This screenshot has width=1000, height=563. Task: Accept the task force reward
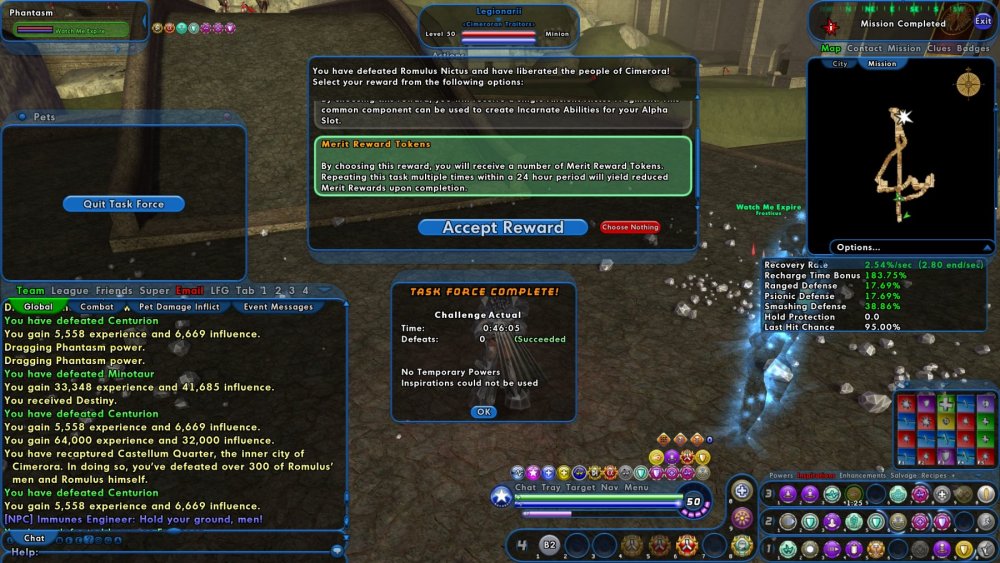(x=503, y=227)
